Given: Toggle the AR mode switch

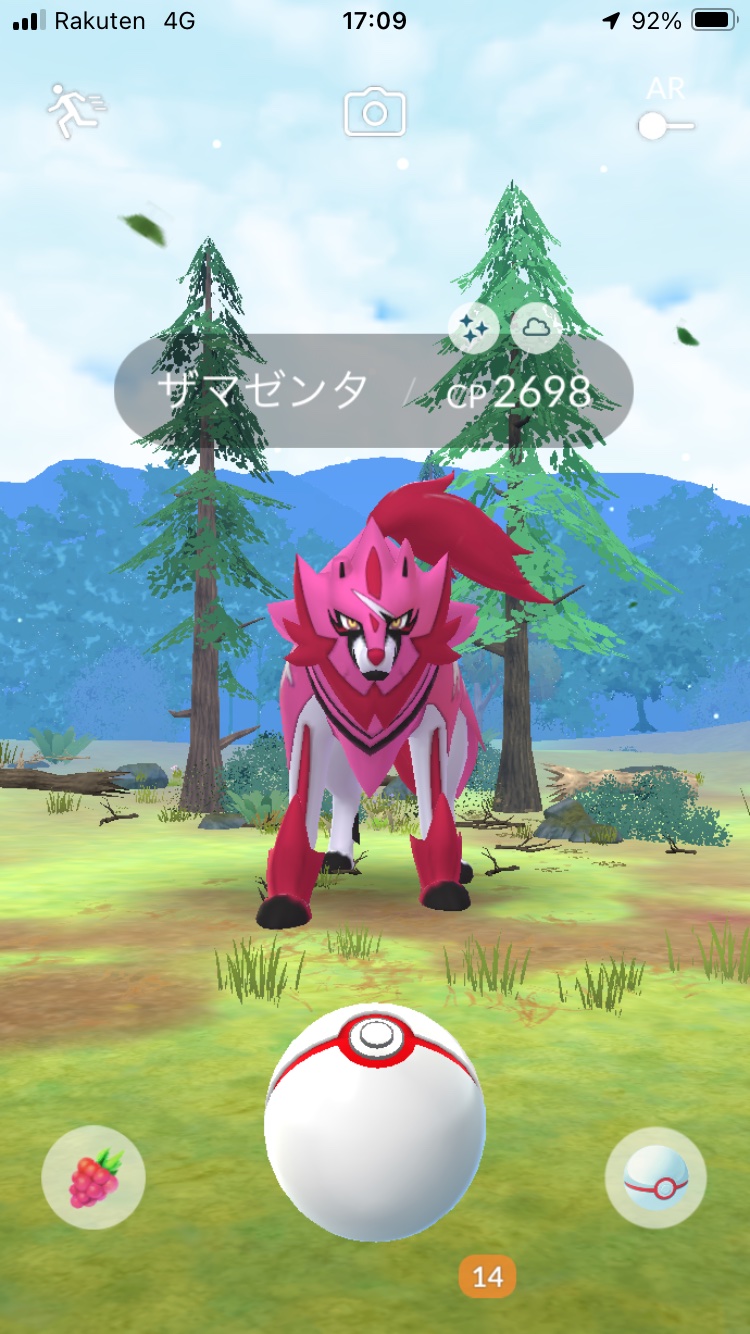Looking at the screenshot, I should (x=666, y=125).
